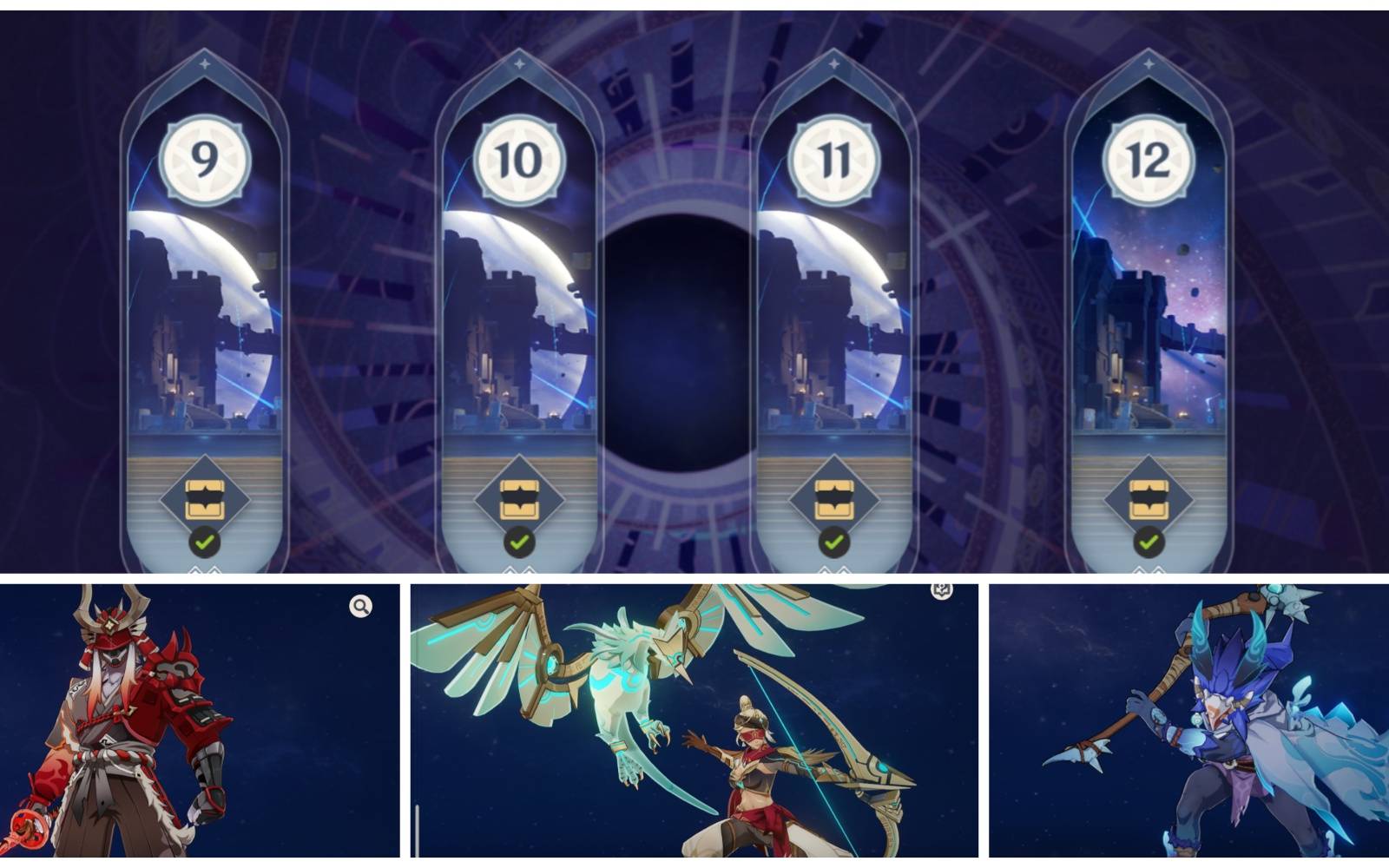Image resolution: width=1389 pixels, height=868 pixels.
Task: Expand Floor 12 via its double-chevron arrows
Action: pyautogui.click(x=1150, y=569)
